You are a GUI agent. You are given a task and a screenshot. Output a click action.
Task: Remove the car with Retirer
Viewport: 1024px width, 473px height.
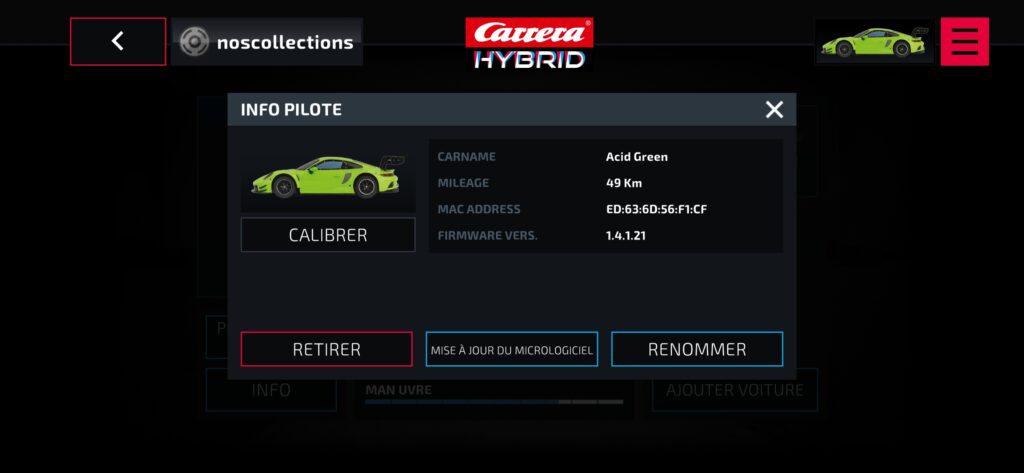[x=326, y=349]
